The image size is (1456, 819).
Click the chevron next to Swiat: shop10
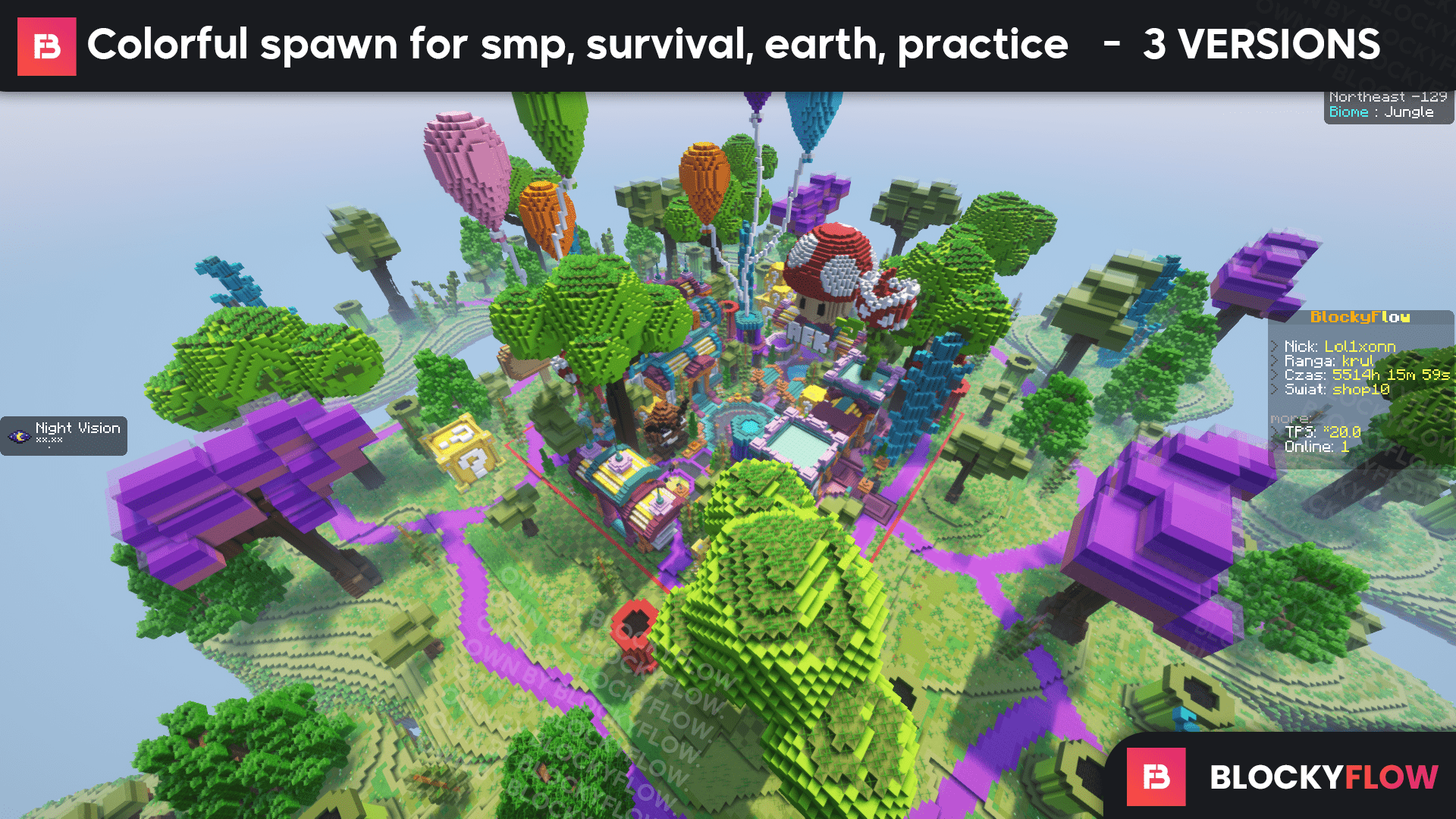pos(1276,390)
